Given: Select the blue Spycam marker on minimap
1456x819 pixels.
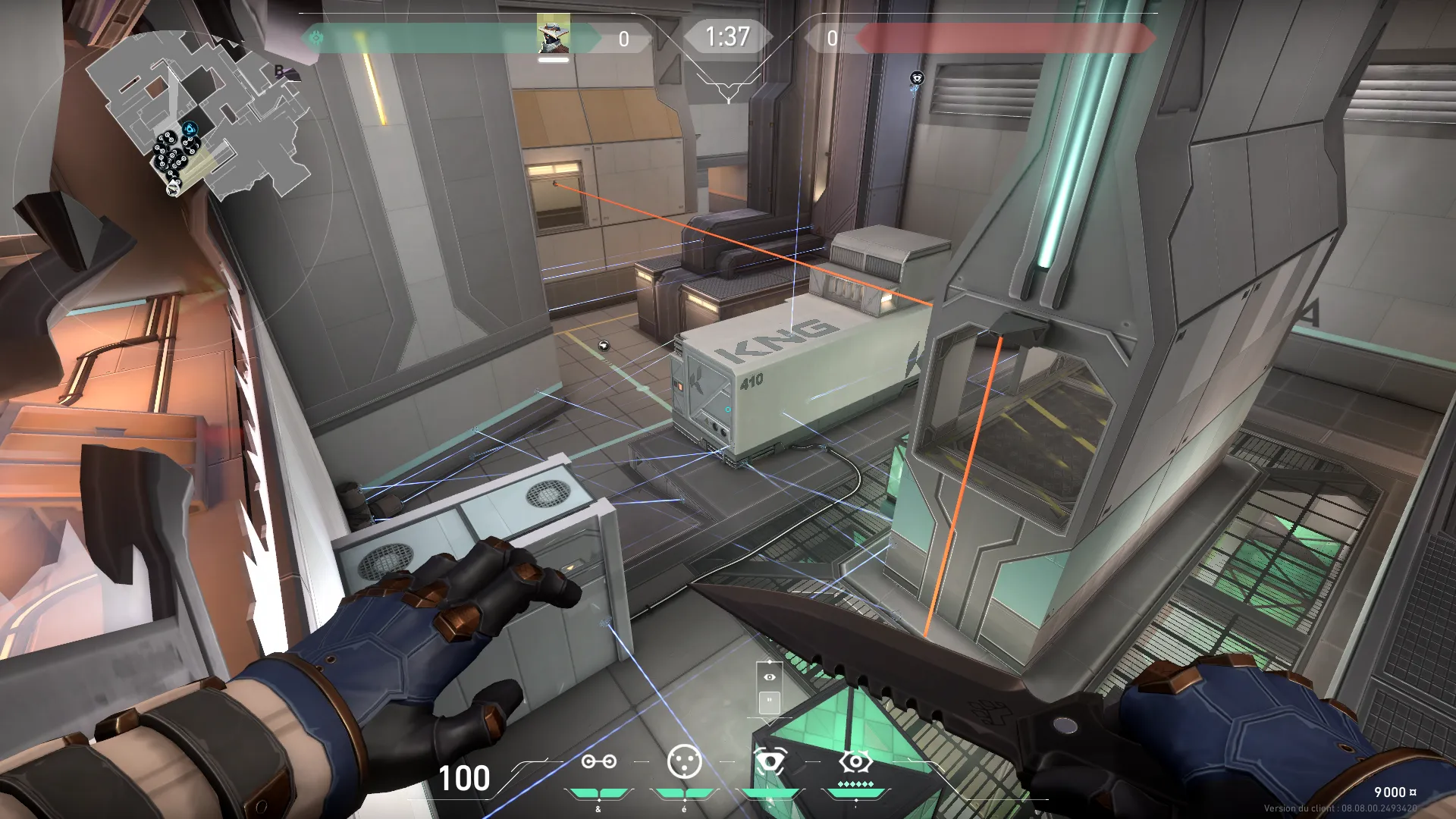Looking at the screenshot, I should 190,129.
